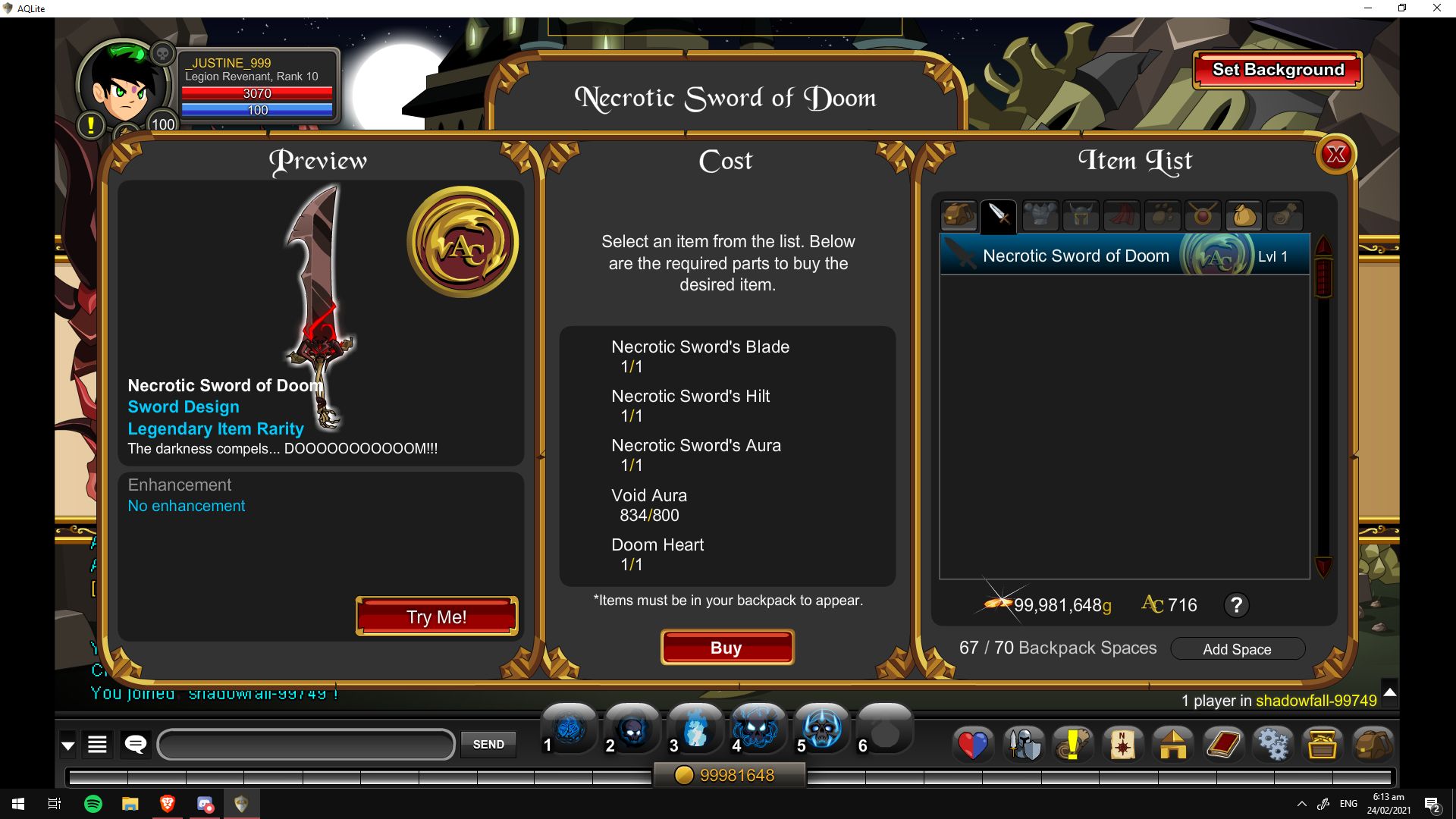
Task: Open the amulet category tab
Action: click(1204, 216)
